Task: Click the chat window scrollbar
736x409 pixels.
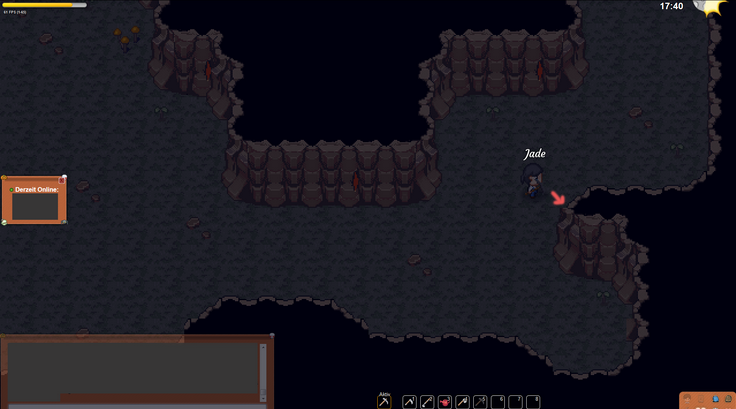Action: click(264, 372)
